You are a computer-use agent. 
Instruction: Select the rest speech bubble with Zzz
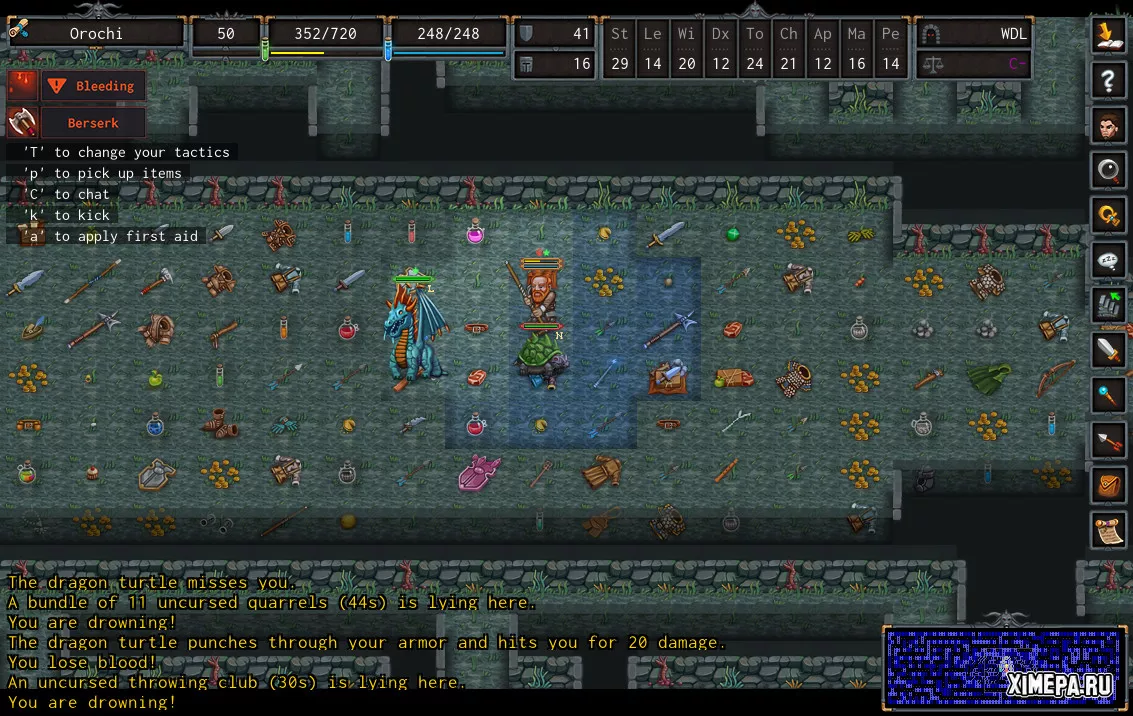point(1108,261)
